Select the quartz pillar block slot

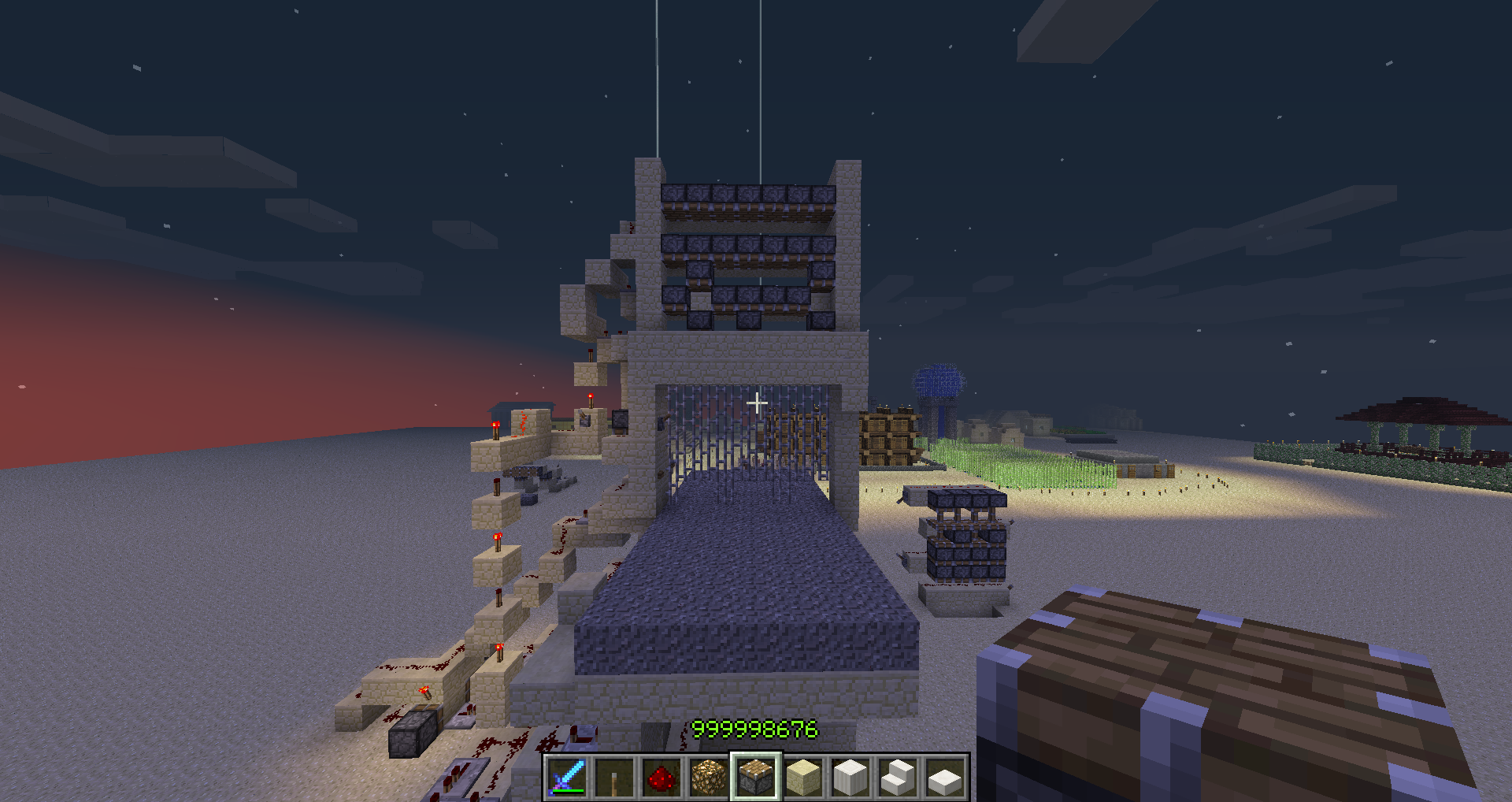pyautogui.click(x=850, y=777)
